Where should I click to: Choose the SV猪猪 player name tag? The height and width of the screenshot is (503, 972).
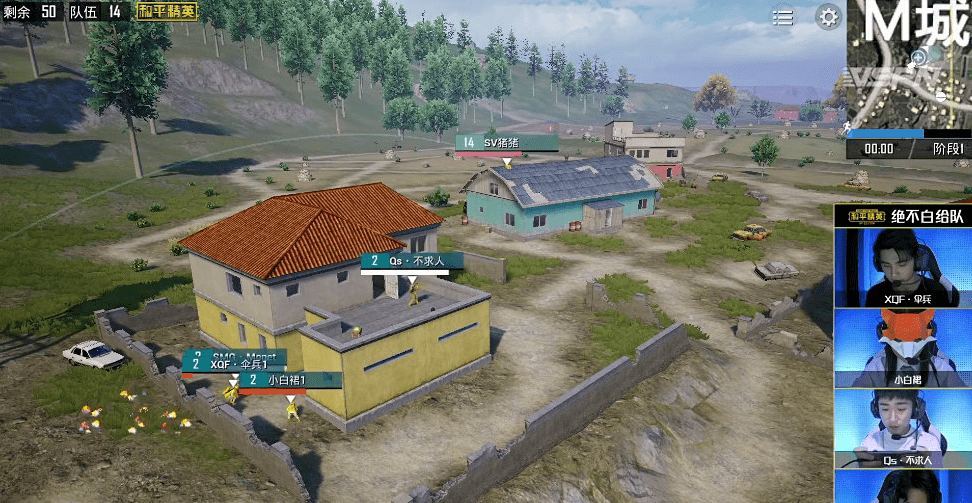[x=506, y=143]
